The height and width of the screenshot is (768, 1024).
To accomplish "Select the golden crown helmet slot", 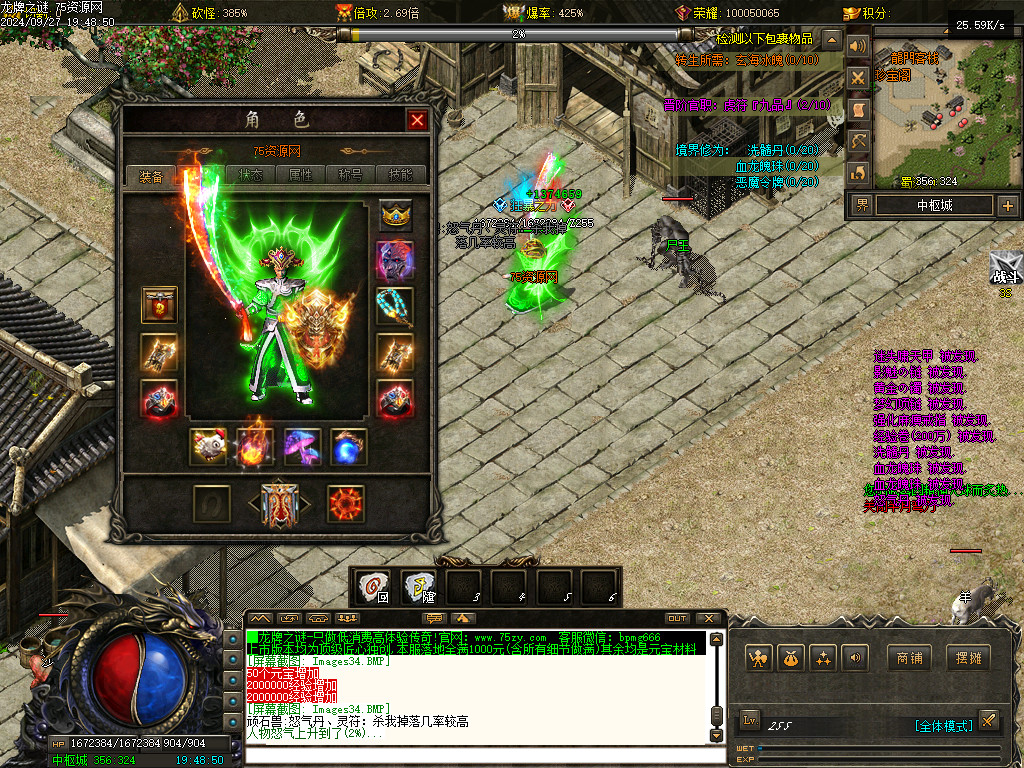I will [x=395, y=216].
